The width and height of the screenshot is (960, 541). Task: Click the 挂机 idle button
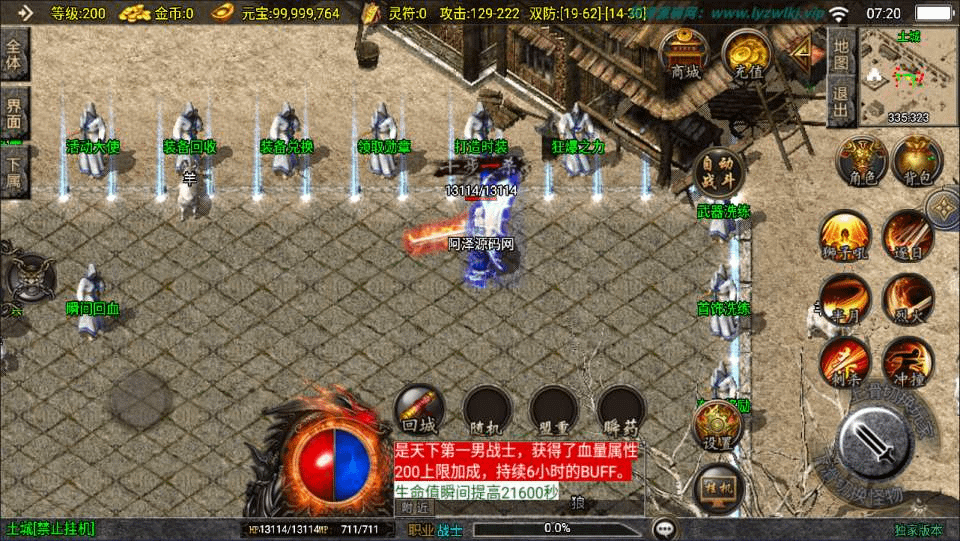click(717, 487)
